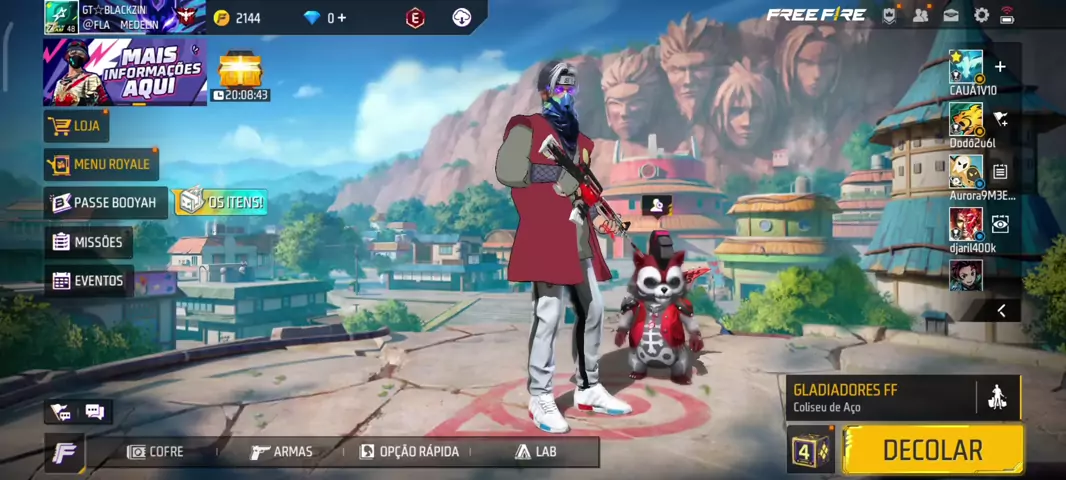Image resolution: width=1066 pixels, height=480 pixels.
Task: Claim the golden chest with timer
Action: [x=240, y=72]
